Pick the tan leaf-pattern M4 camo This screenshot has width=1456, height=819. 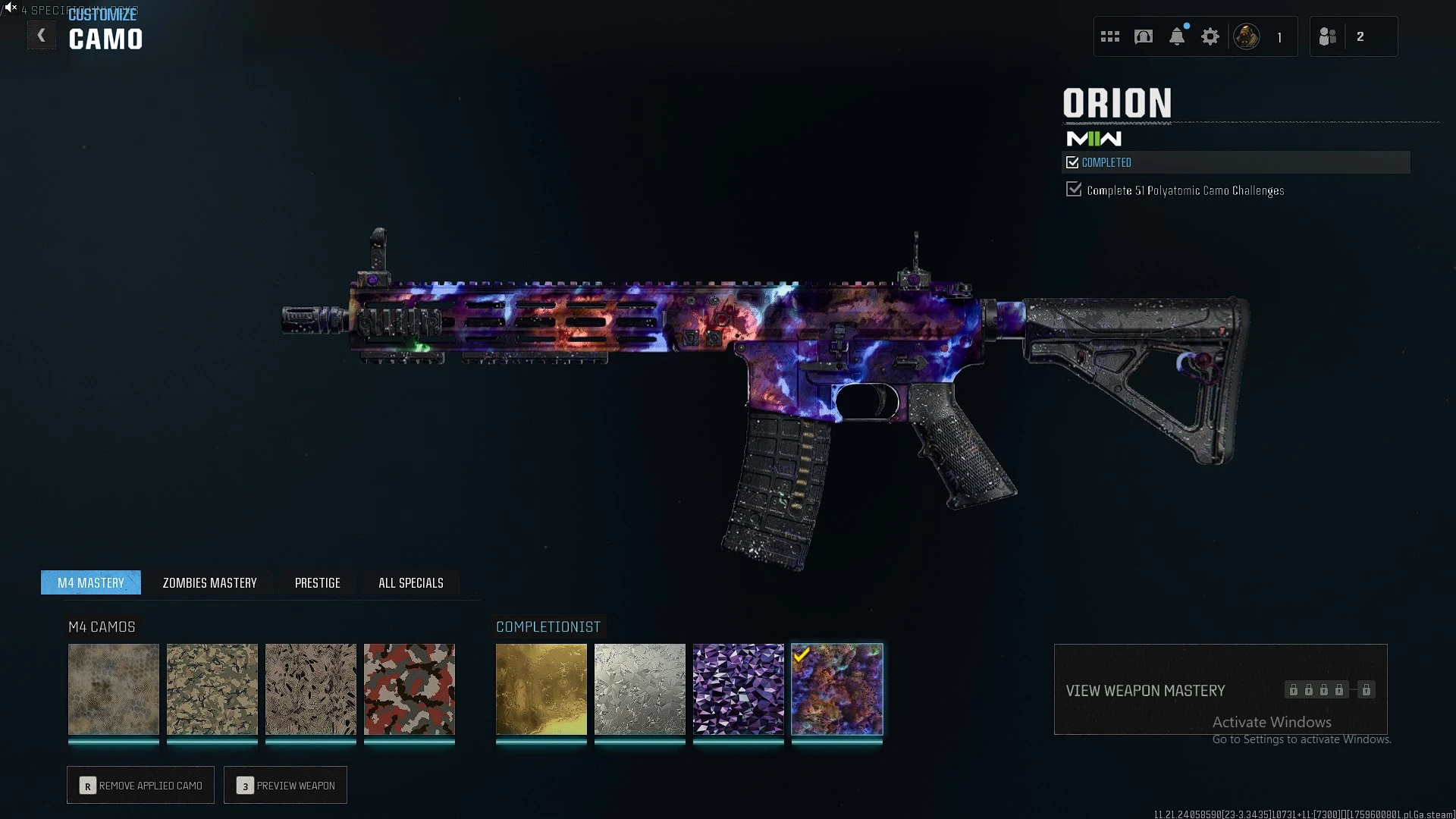pyautogui.click(x=311, y=689)
